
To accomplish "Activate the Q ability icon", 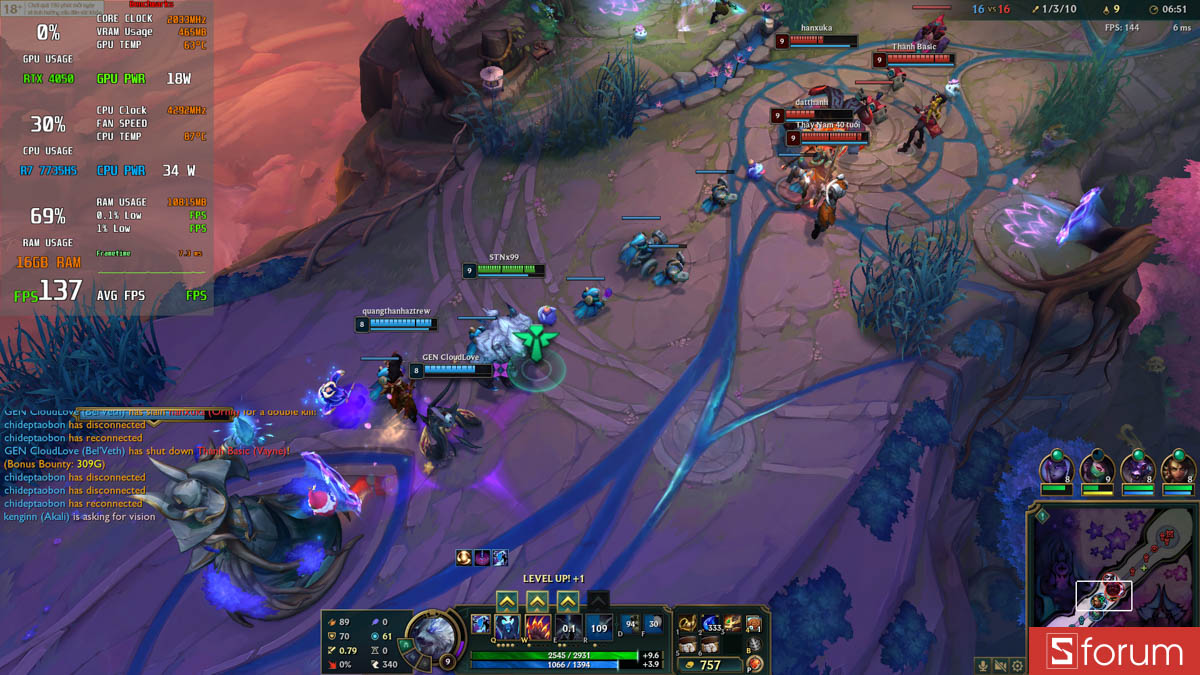I will coord(508,628).
